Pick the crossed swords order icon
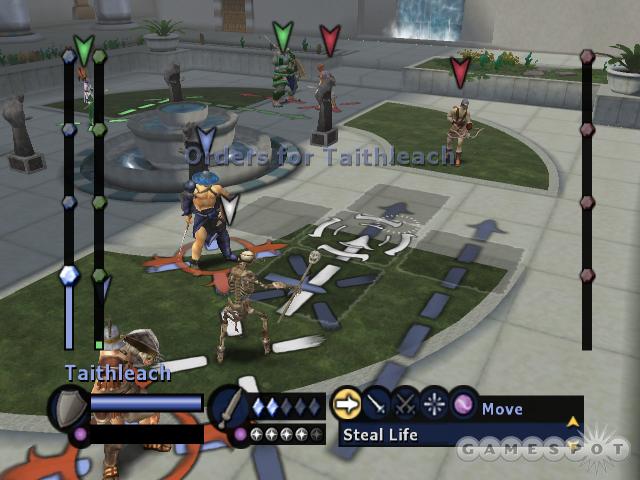This screenshot has width=640, height=480. pyautogui.click(x=405, y=404)
